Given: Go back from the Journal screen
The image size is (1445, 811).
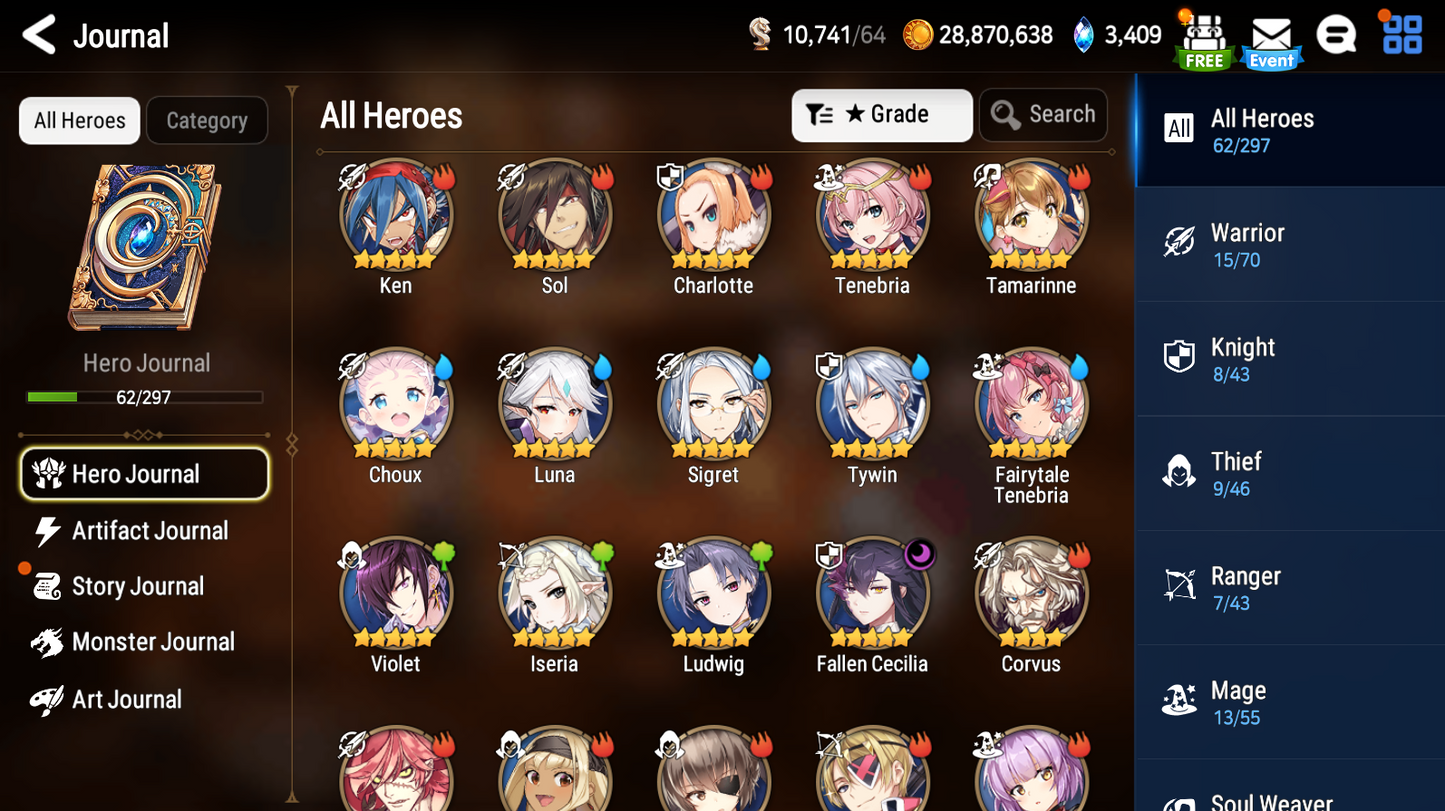Looking at the screenshot, I should (x=40, y=36).
